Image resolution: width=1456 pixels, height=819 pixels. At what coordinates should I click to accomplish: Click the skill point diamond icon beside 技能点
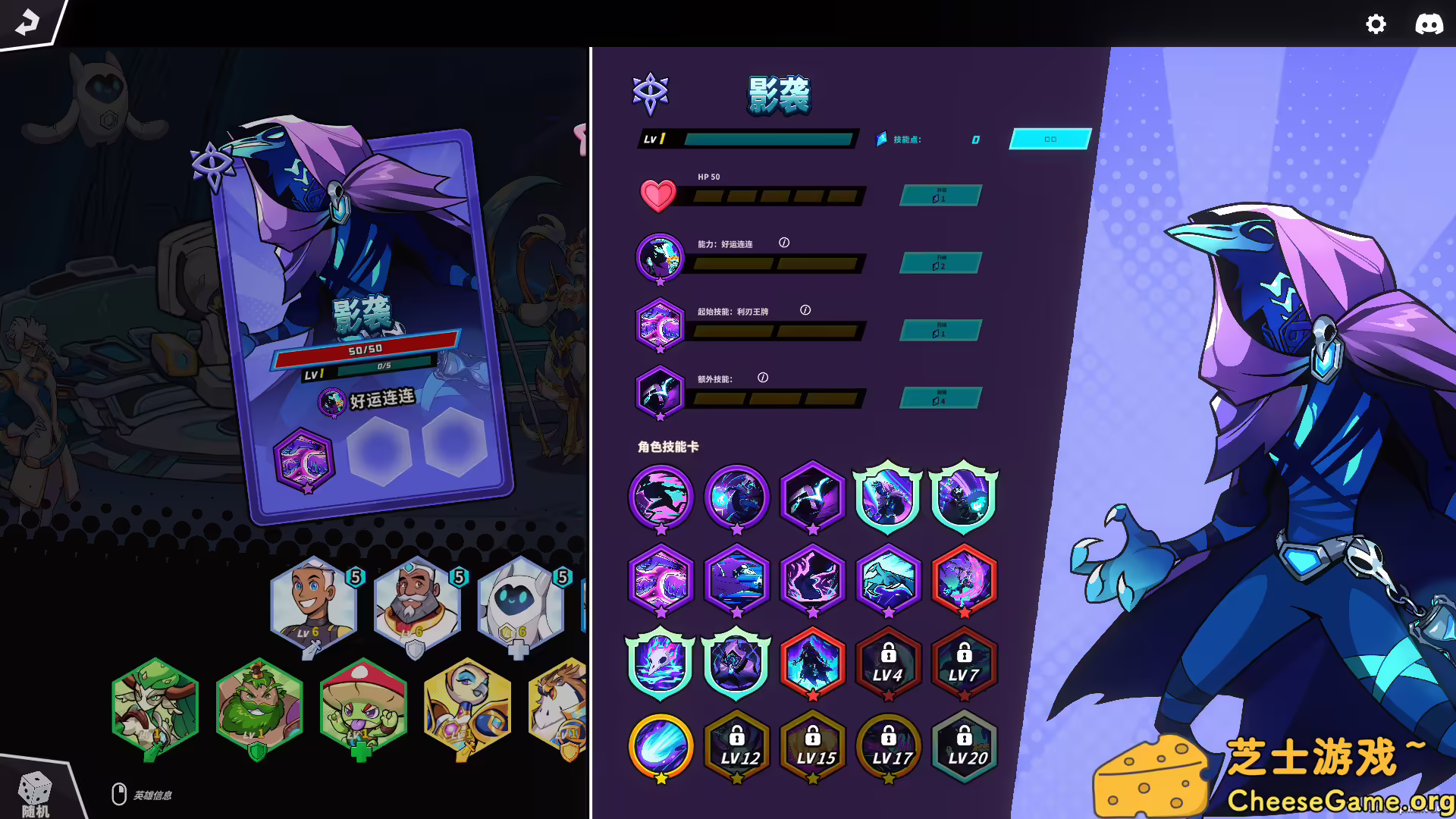880,140
